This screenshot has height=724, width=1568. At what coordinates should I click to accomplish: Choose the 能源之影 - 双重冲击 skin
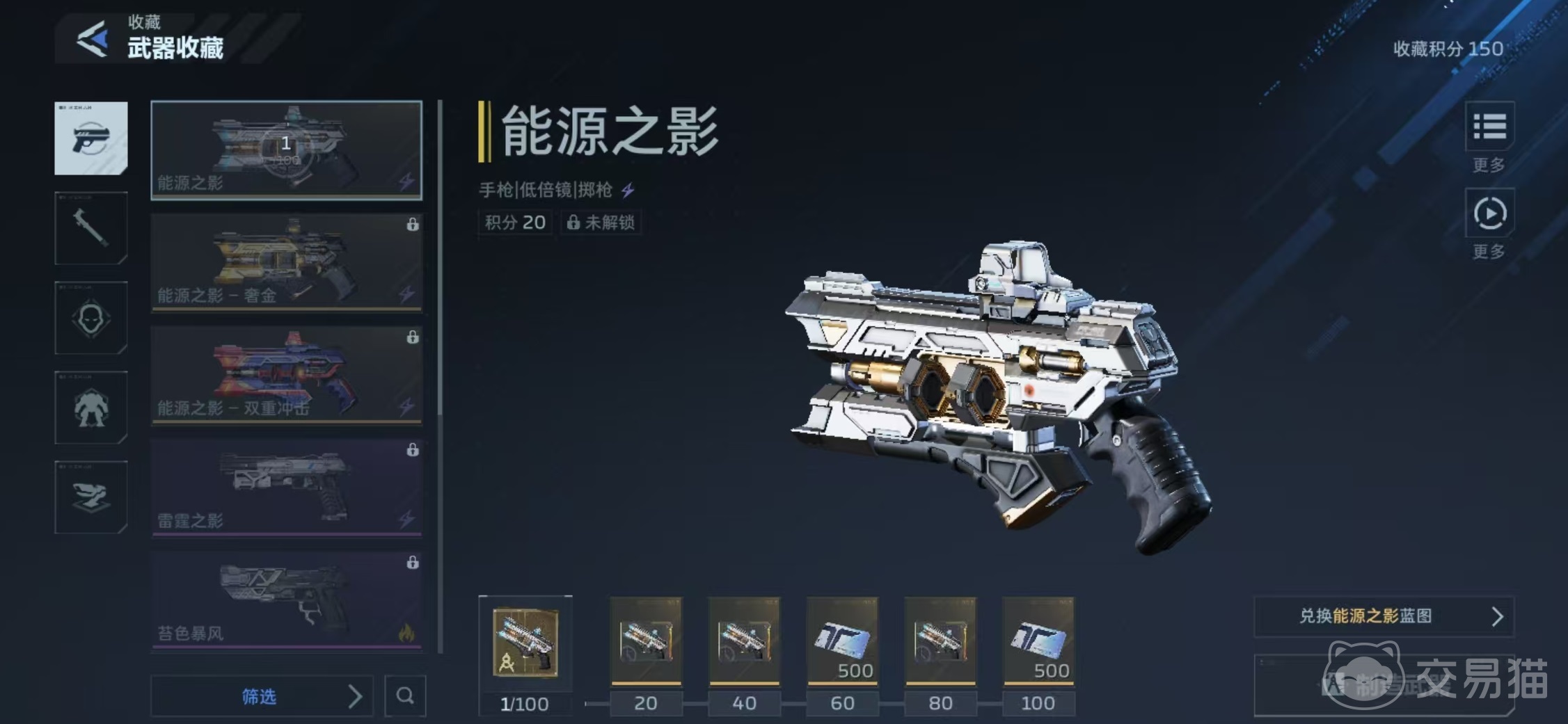(286, 375)
